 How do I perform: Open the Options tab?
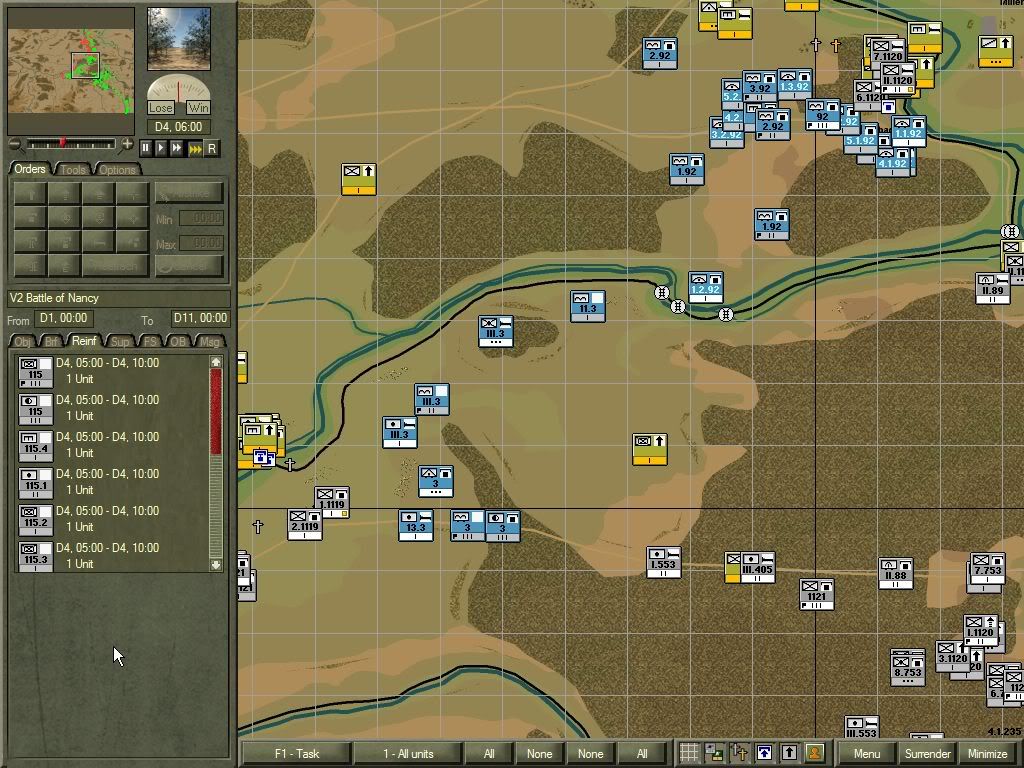[x=117, y=169]
